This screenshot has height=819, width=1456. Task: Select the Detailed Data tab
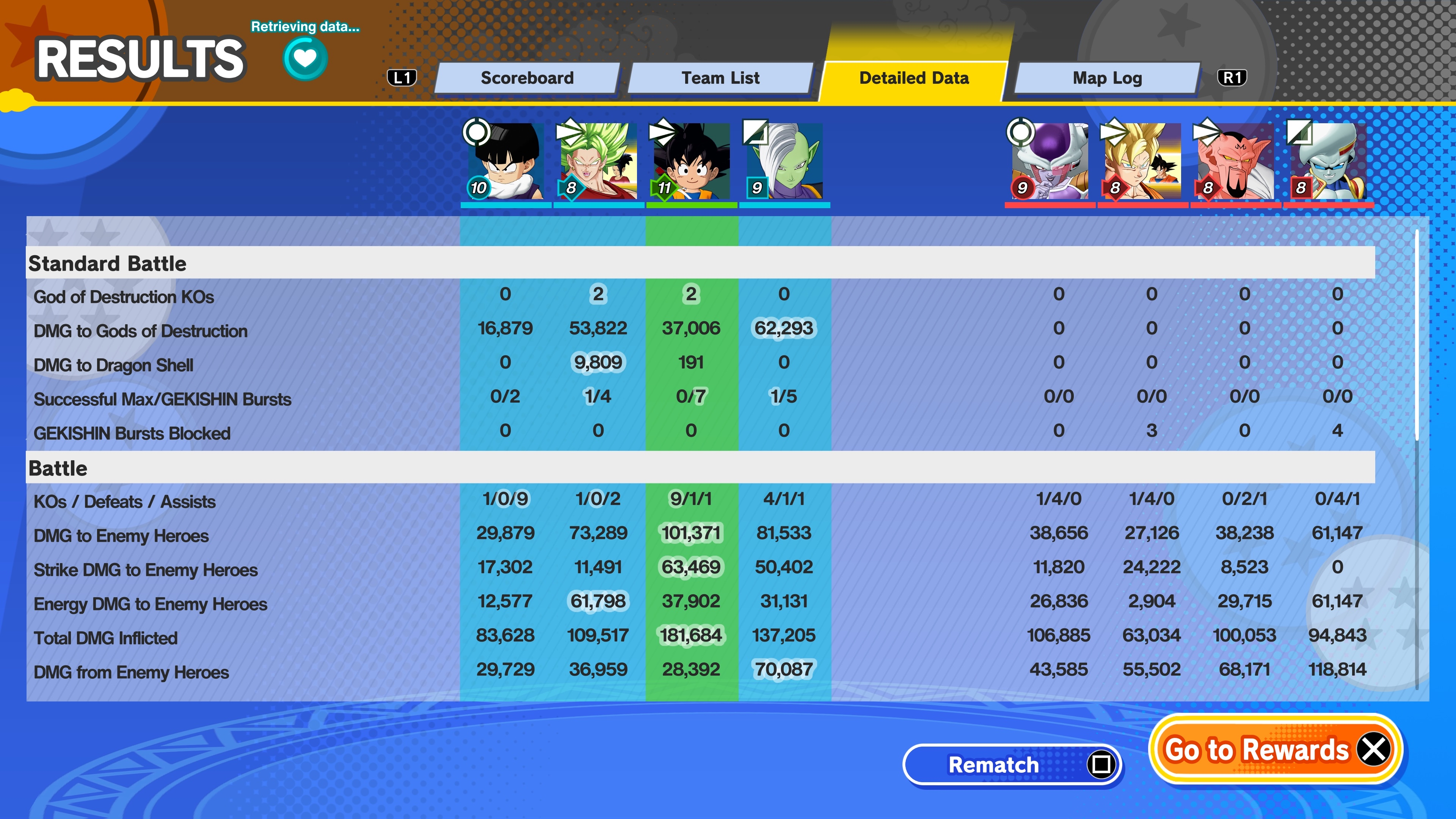pos(913,78)
